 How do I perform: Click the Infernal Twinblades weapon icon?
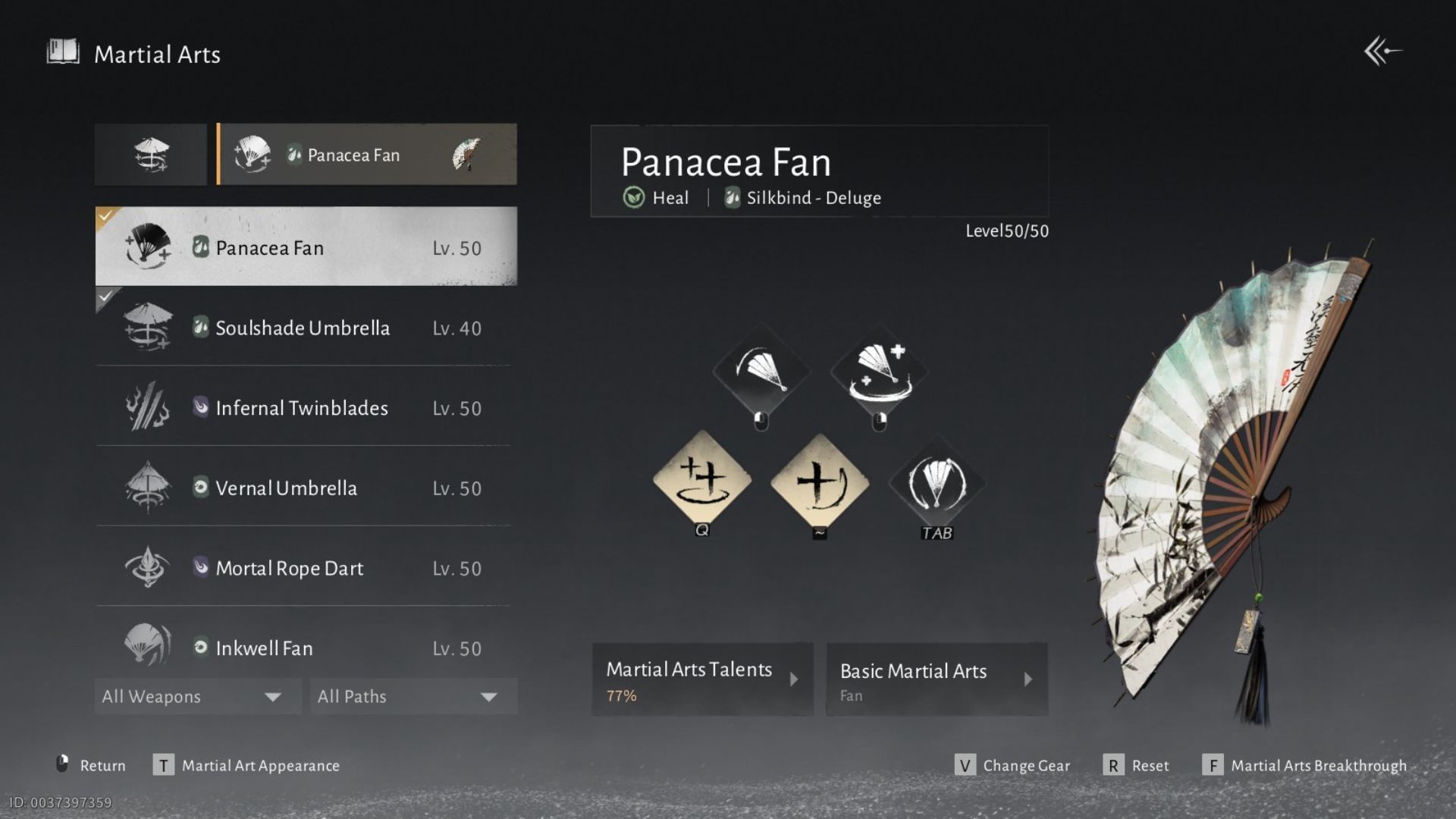[x=148, y=408]
